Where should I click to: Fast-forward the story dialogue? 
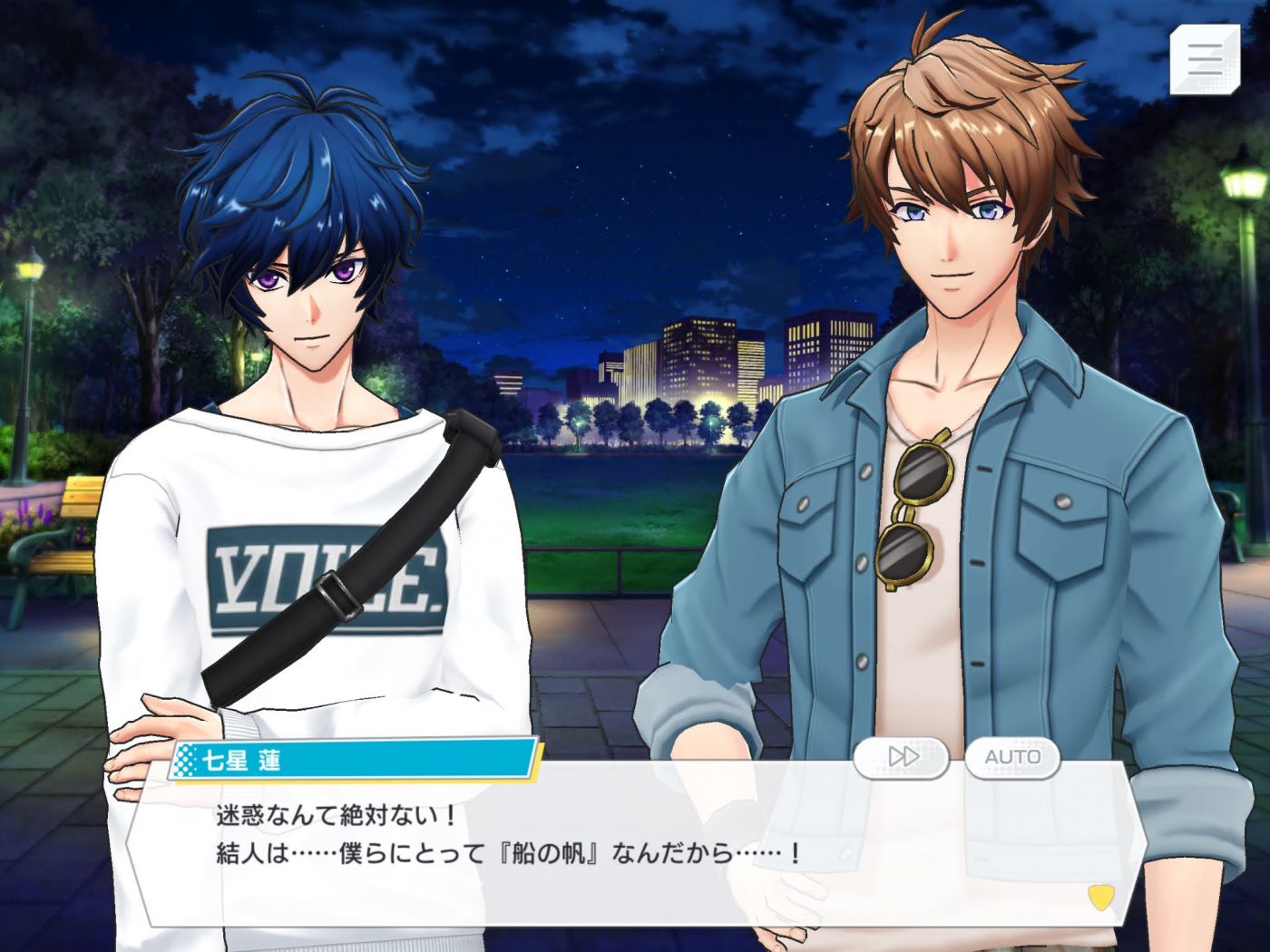click(902, 756)
